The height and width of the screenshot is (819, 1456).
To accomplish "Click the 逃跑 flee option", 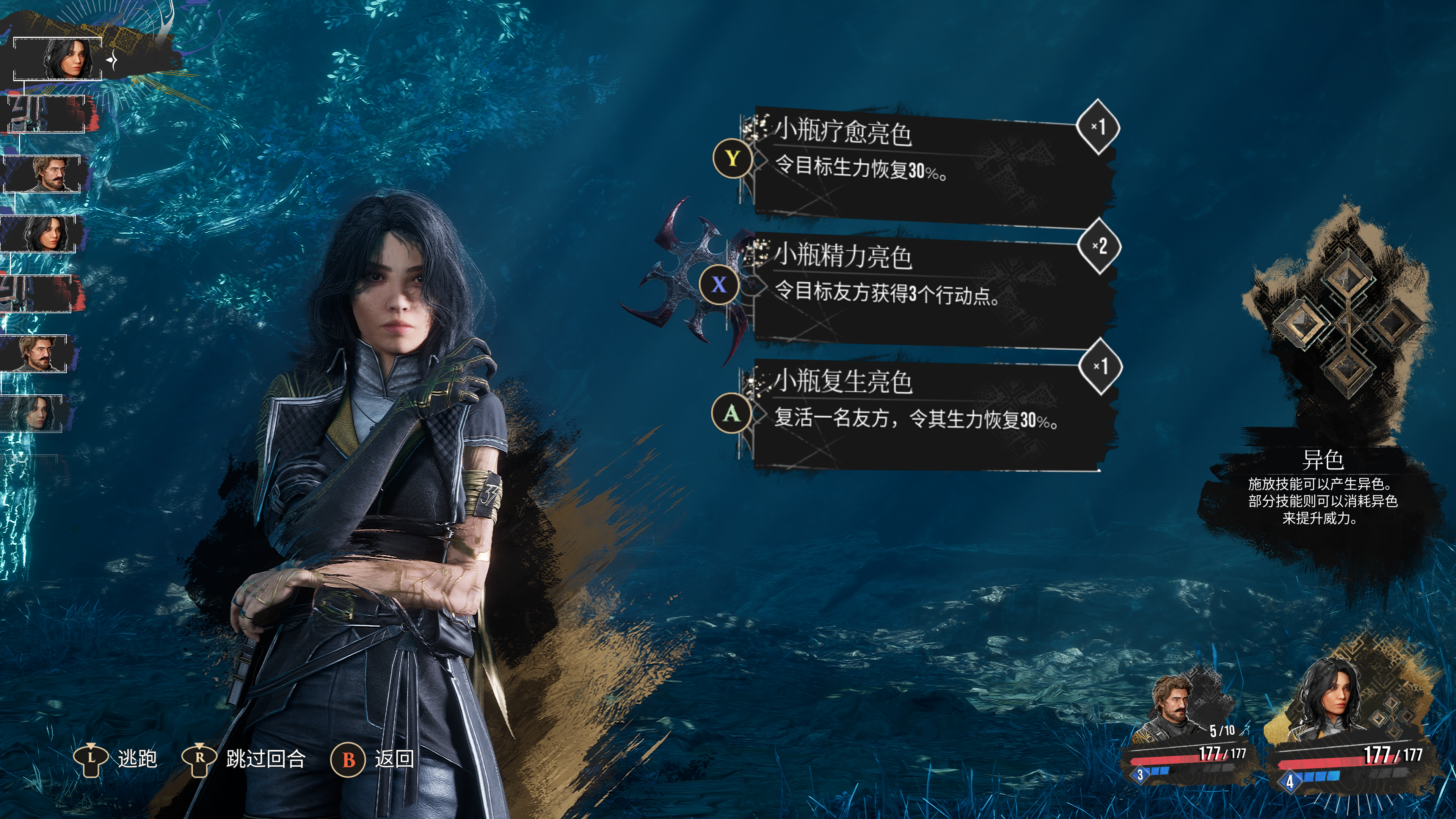I will pyautogui.click(x=116, y=758).
